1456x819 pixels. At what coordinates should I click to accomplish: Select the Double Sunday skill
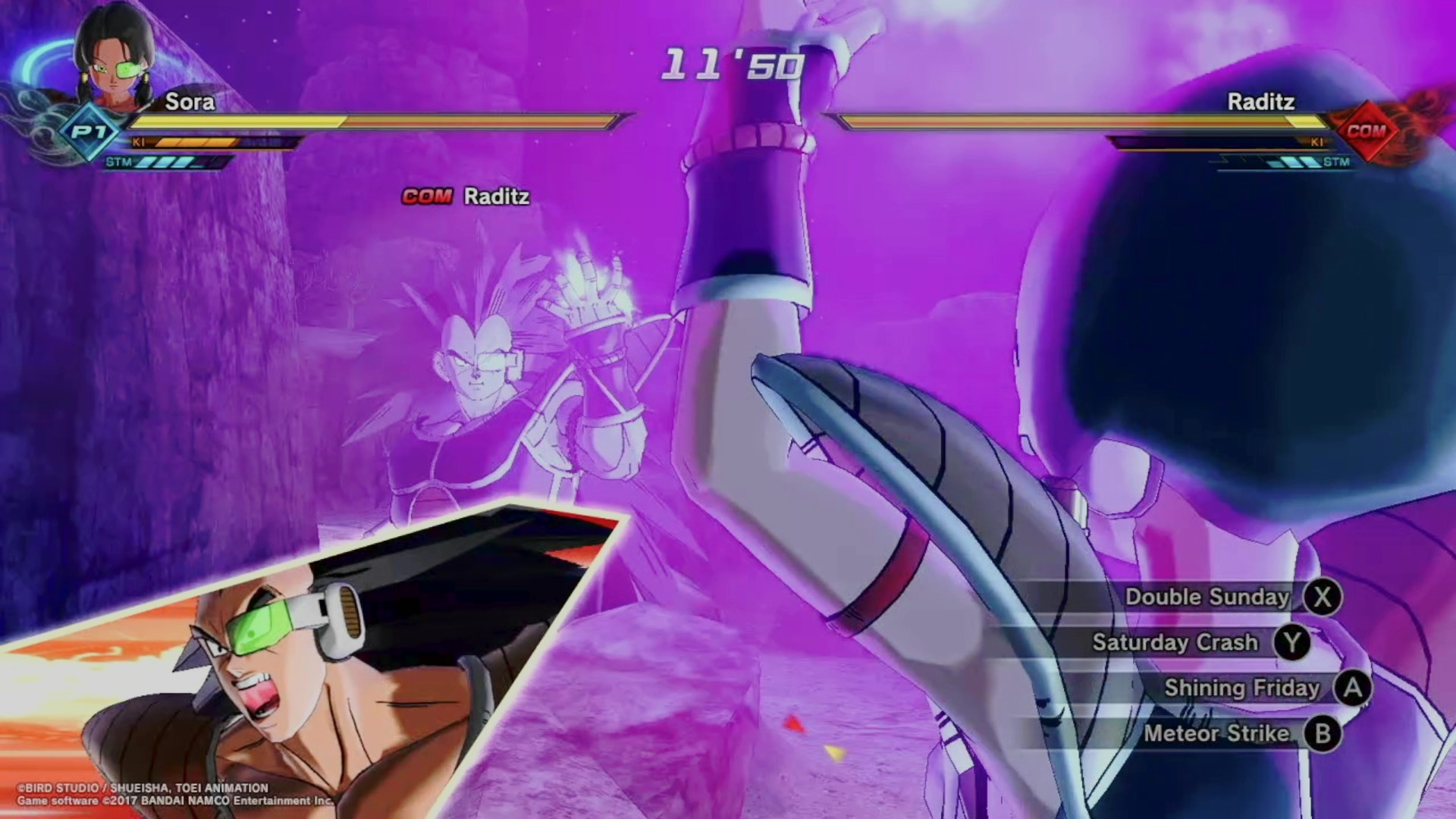tap(1207, 597)
